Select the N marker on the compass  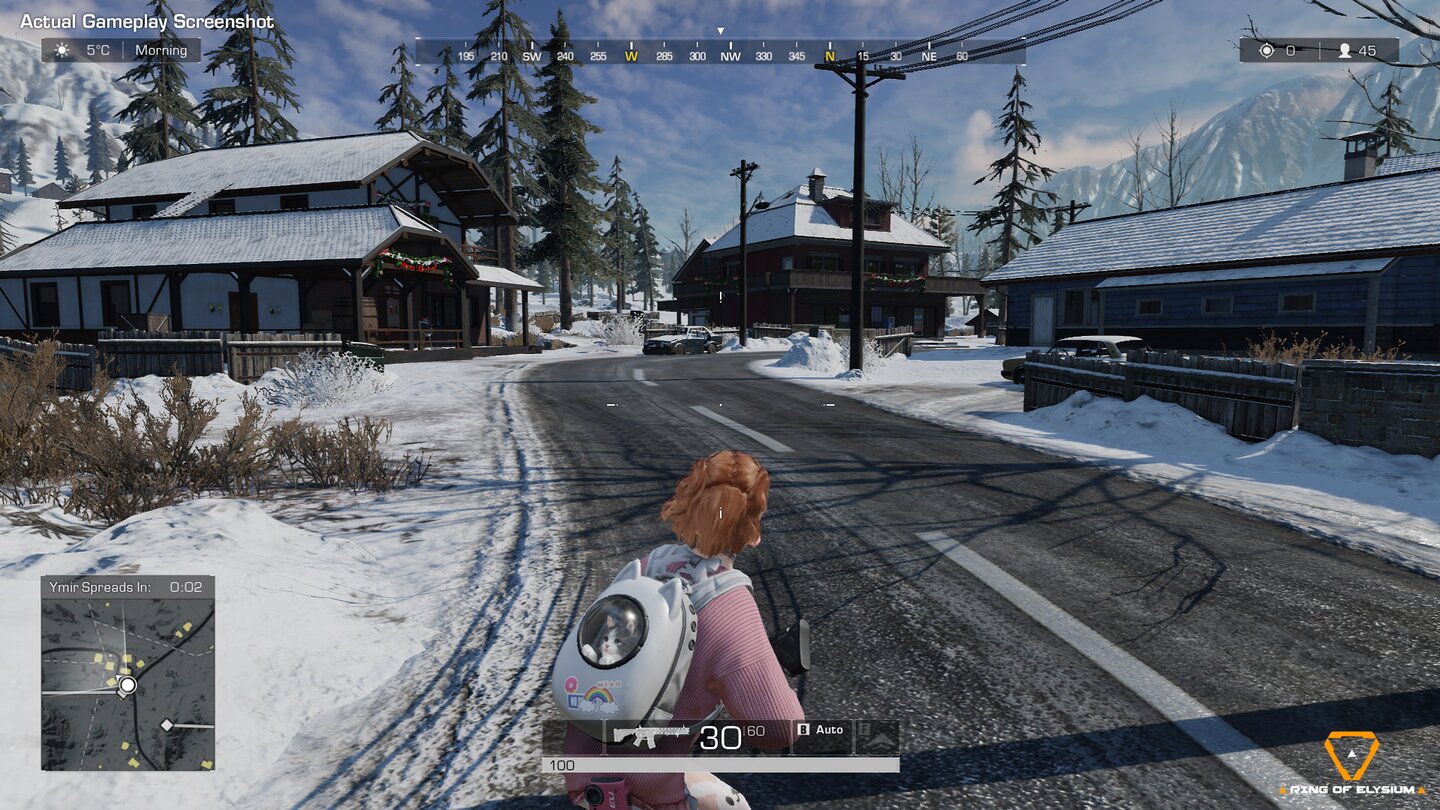tap(830, 57)
